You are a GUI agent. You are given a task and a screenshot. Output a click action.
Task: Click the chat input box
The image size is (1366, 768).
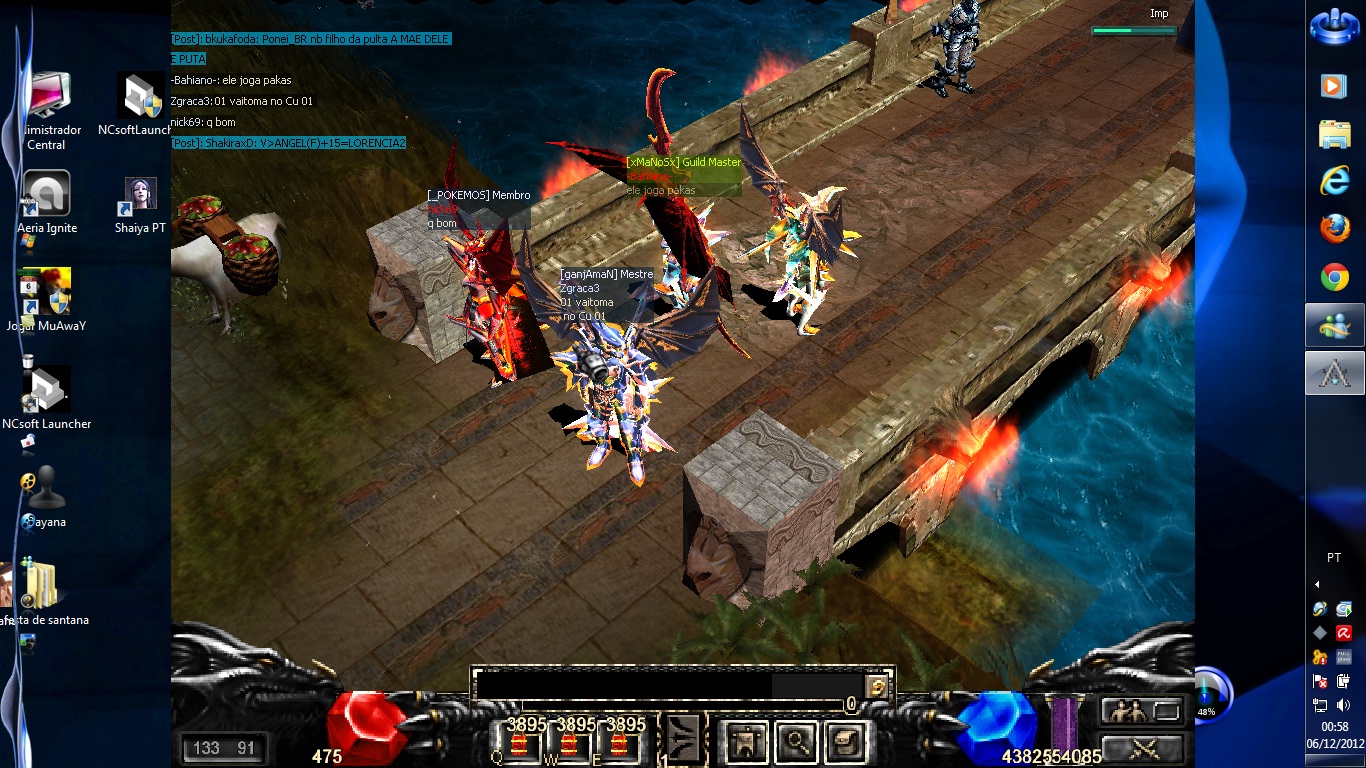pyautogui.click(x=622, y=685)
